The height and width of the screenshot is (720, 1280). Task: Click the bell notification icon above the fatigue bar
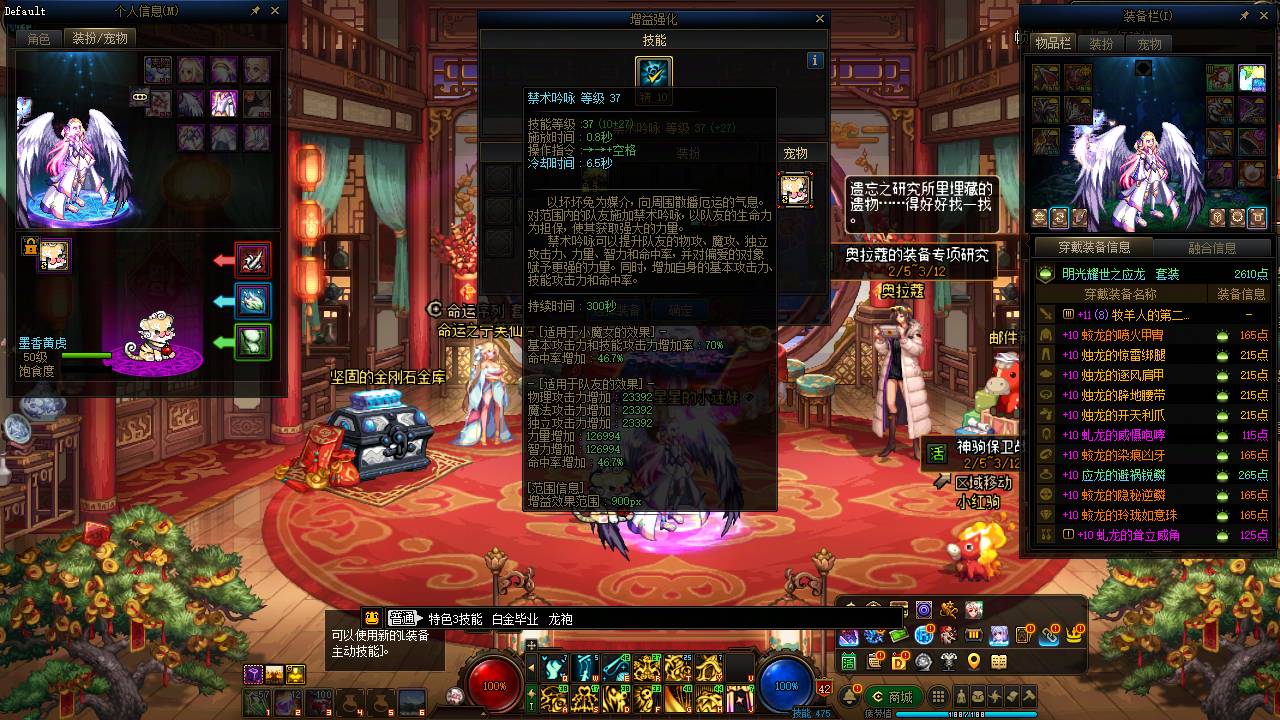pos(851,695)
